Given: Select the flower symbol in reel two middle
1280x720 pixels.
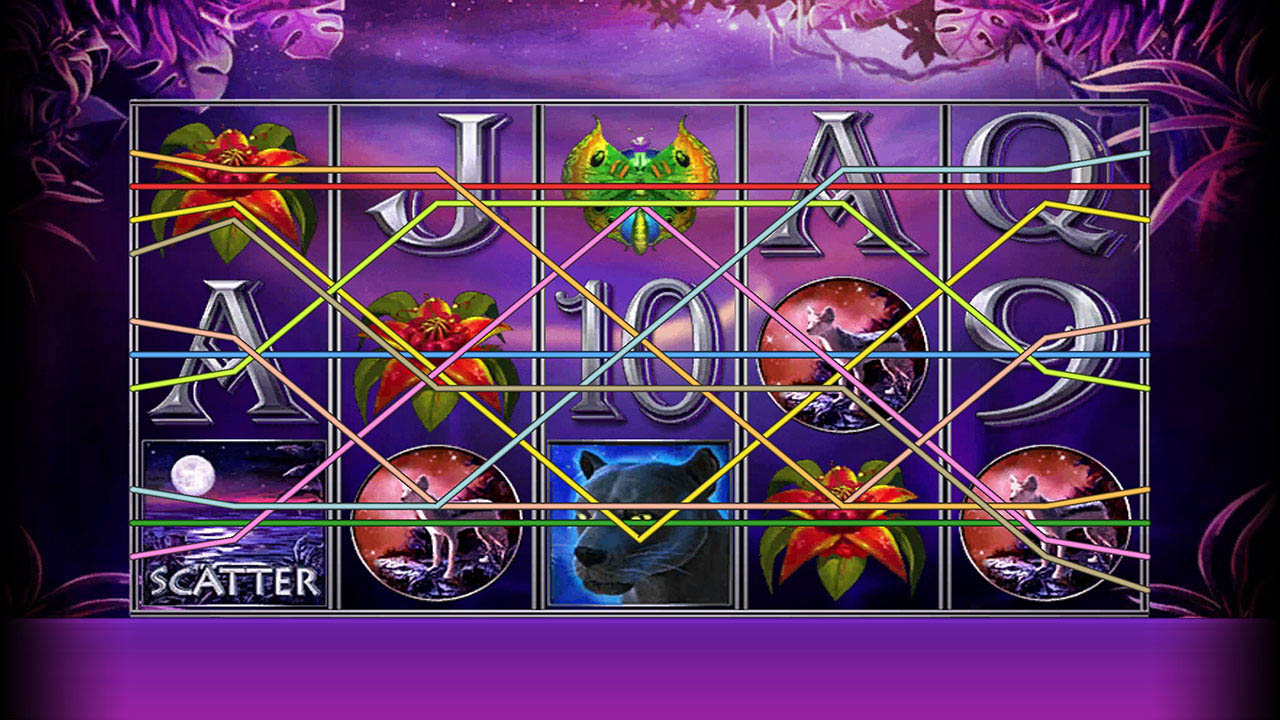Looking at the screenshot, I should [x=435, y=350].
